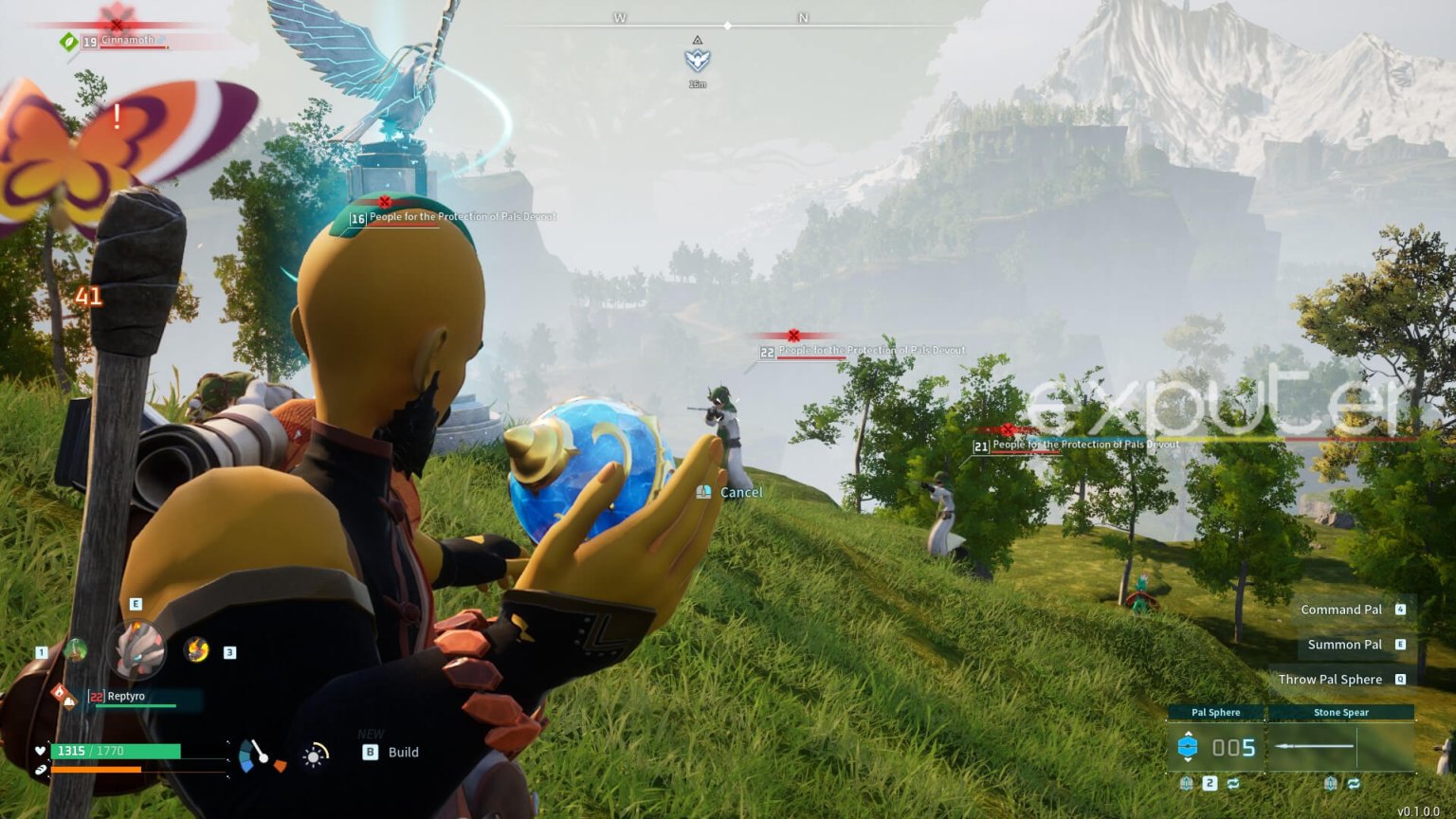
Task: Click the winged shield compass marker
Action: point(698,60)
